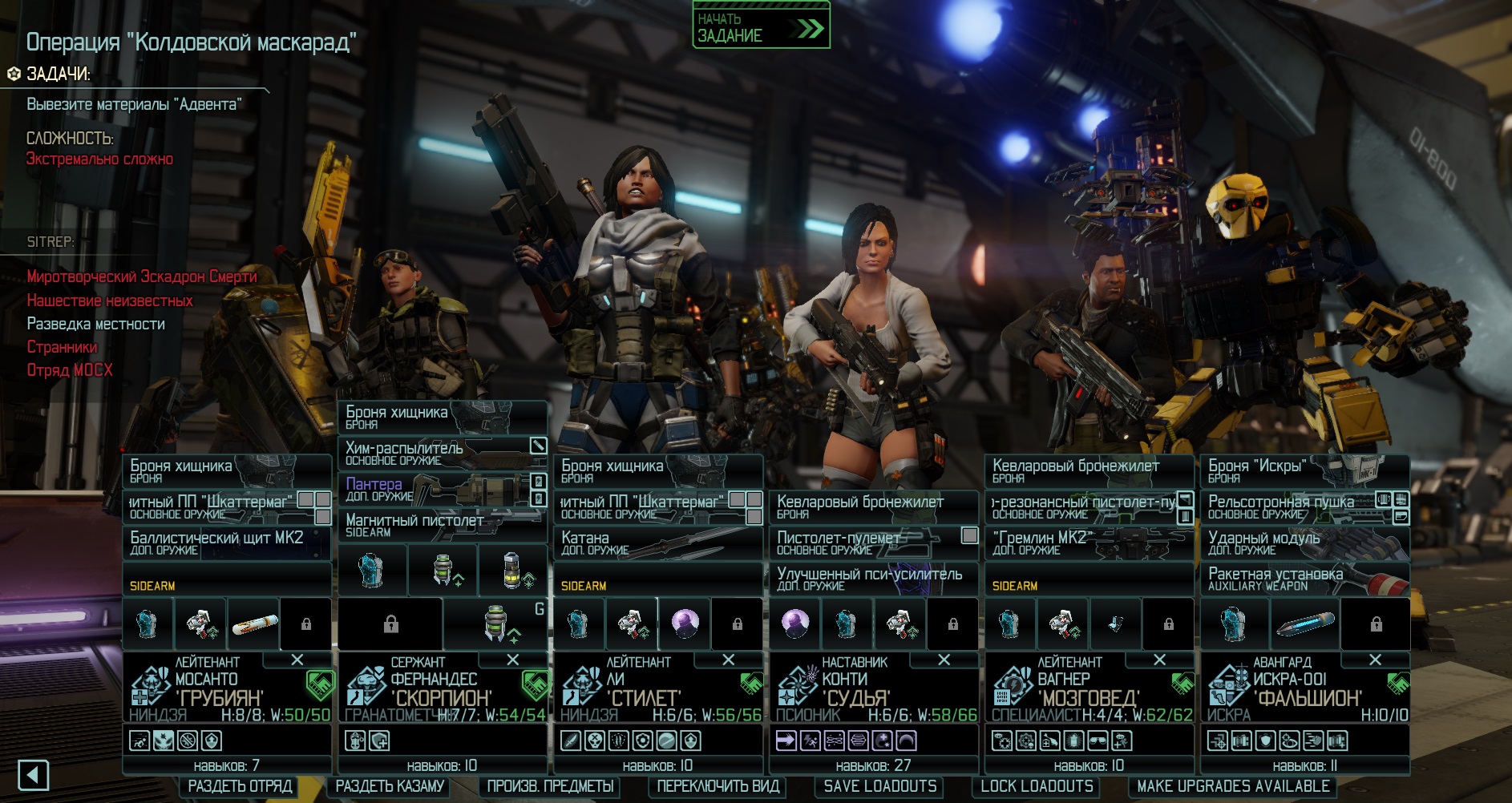This screenshot has width=1512, height=803.
Task: Remove soldier Мосанто 'Грубиян' from the squad
Action: click(297, 660)
